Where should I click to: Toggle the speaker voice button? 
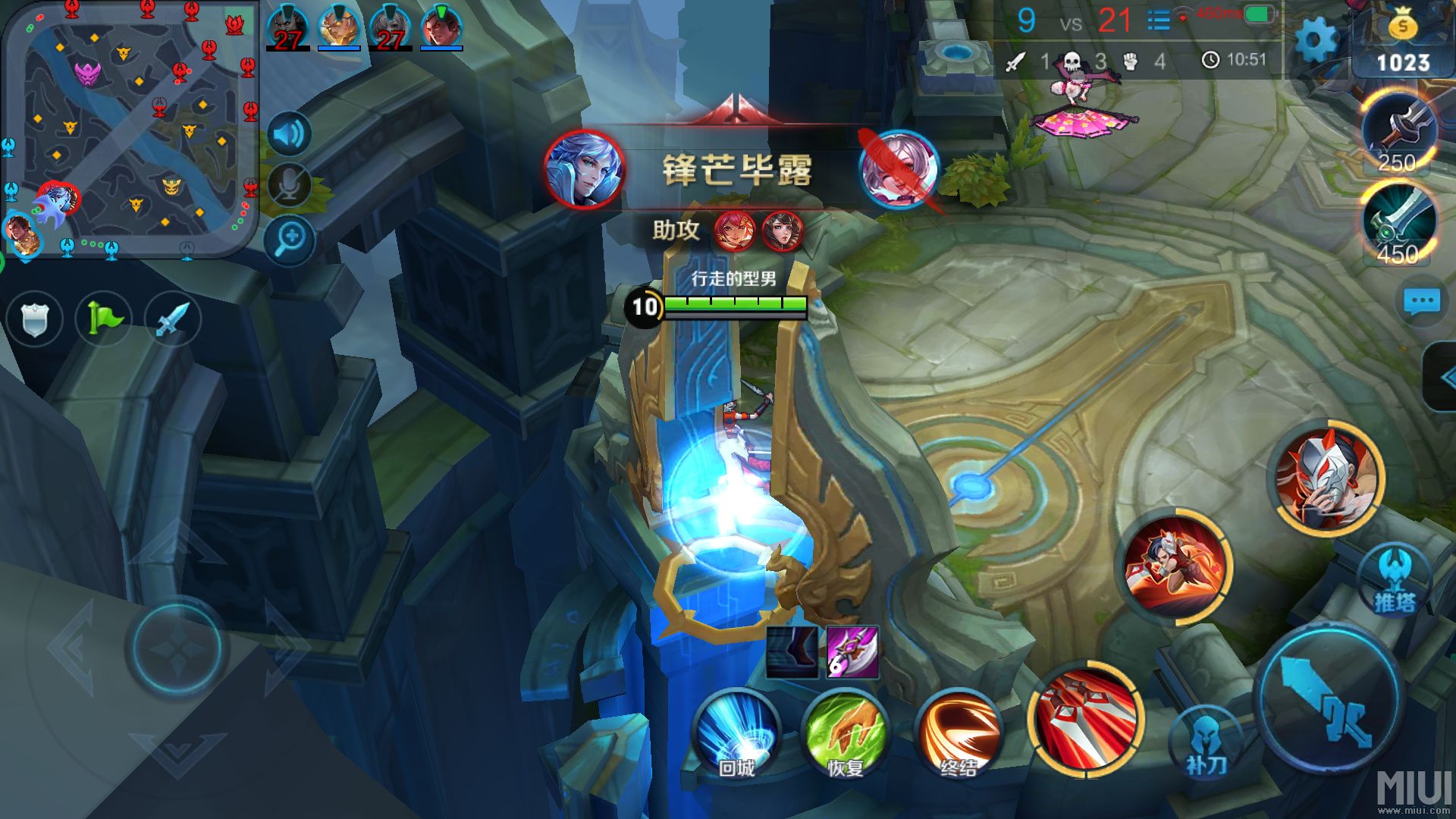click(x=288, y=135)
